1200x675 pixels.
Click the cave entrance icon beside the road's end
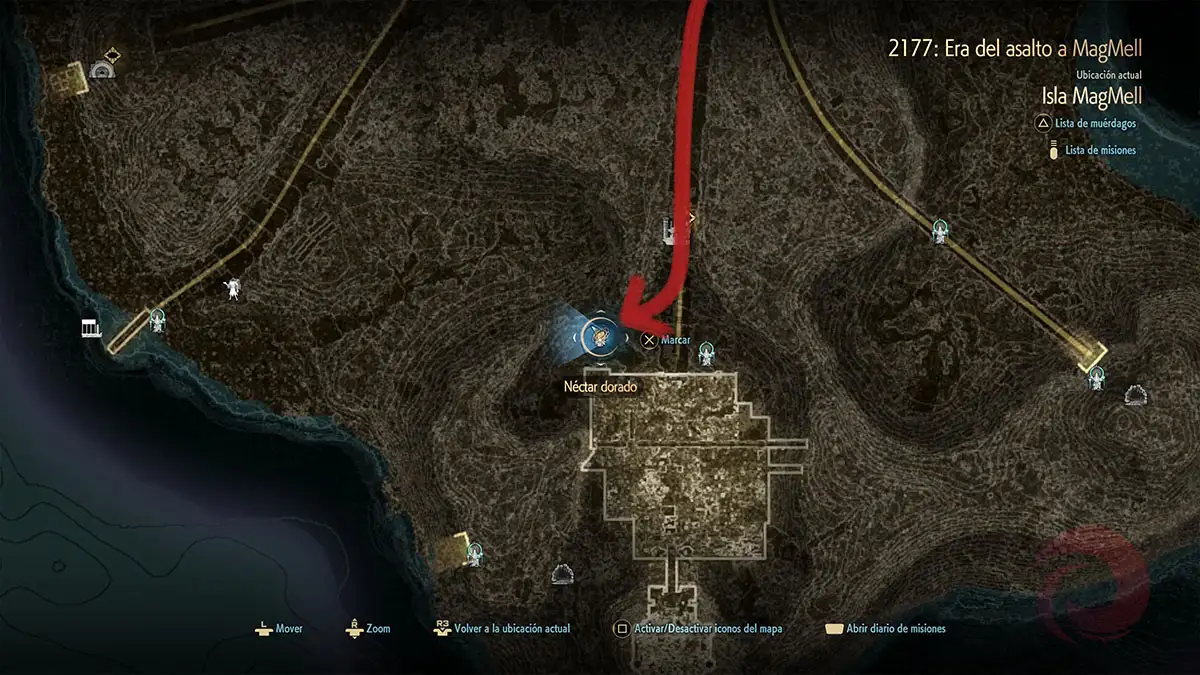tap(1135, 395)
